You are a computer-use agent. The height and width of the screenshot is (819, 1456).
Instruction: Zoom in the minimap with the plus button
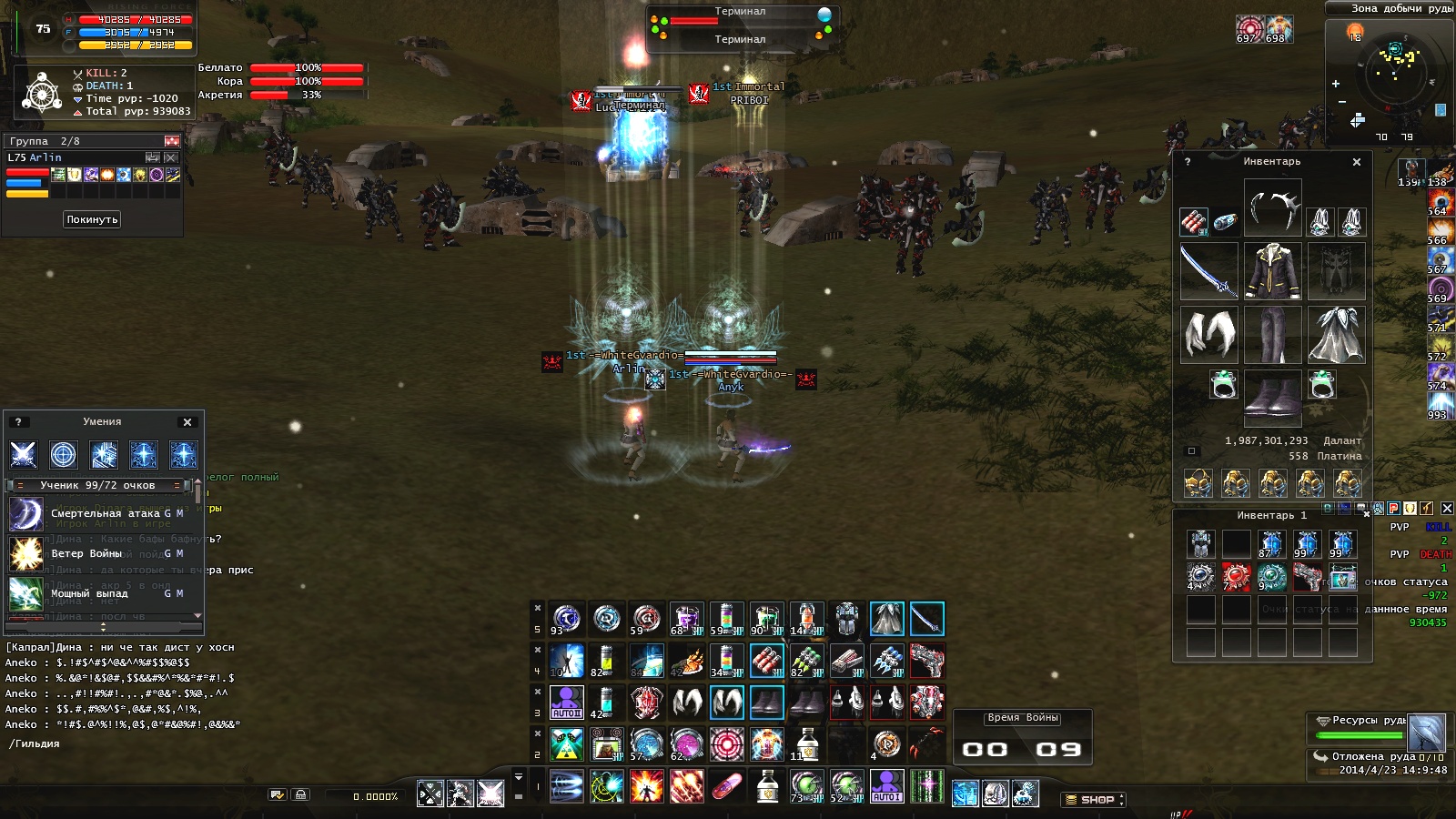pos(1336,84)
